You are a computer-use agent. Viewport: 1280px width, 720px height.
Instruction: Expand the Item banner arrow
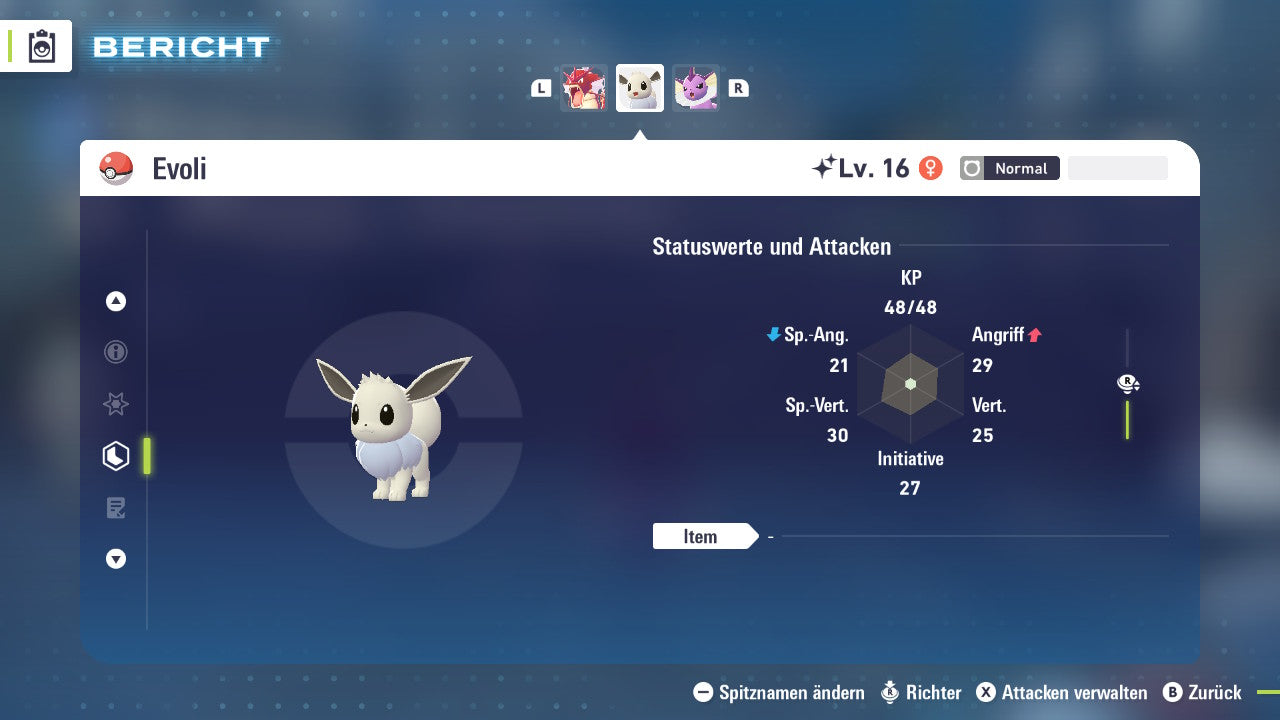click(753, 536)
